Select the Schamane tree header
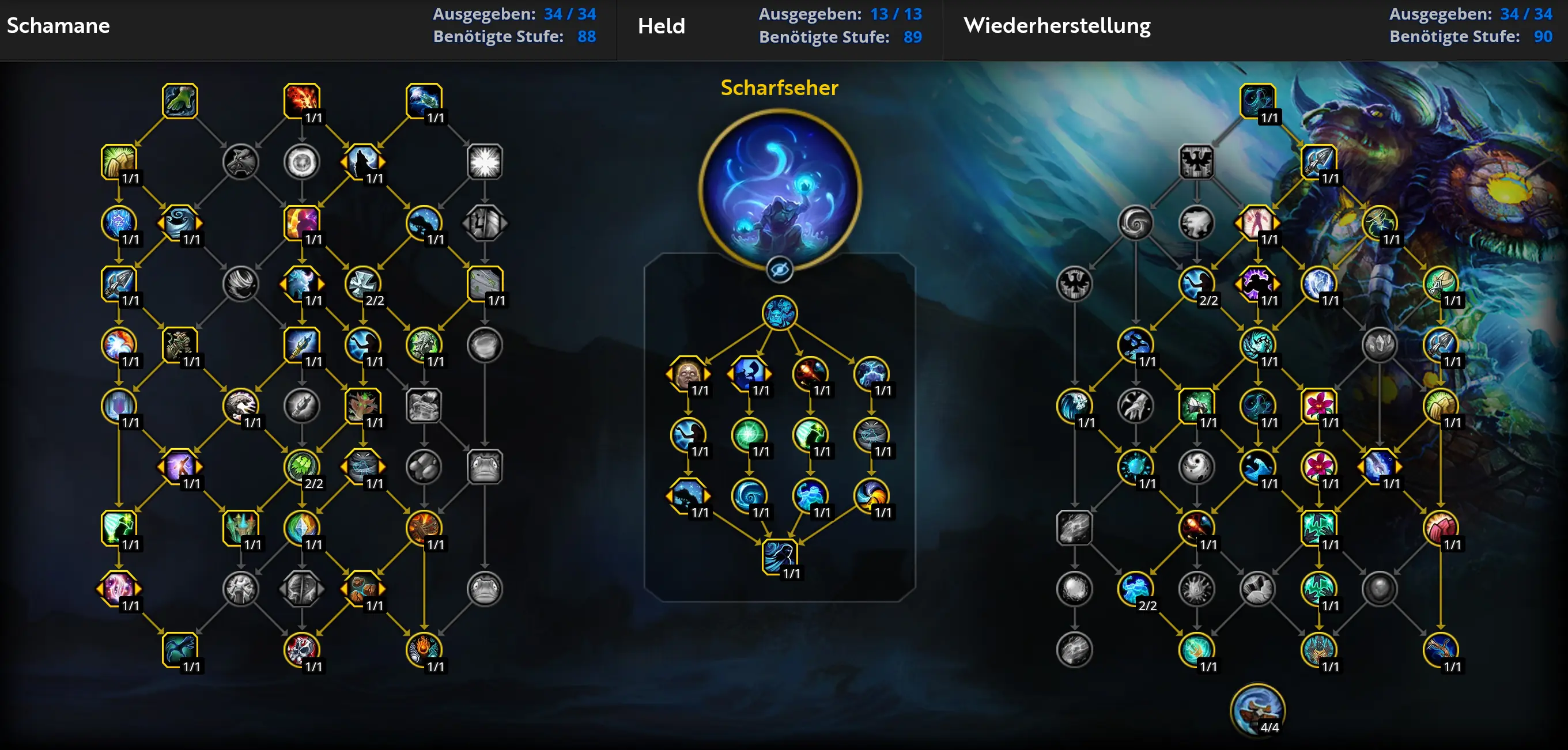 tap(58, 25)
